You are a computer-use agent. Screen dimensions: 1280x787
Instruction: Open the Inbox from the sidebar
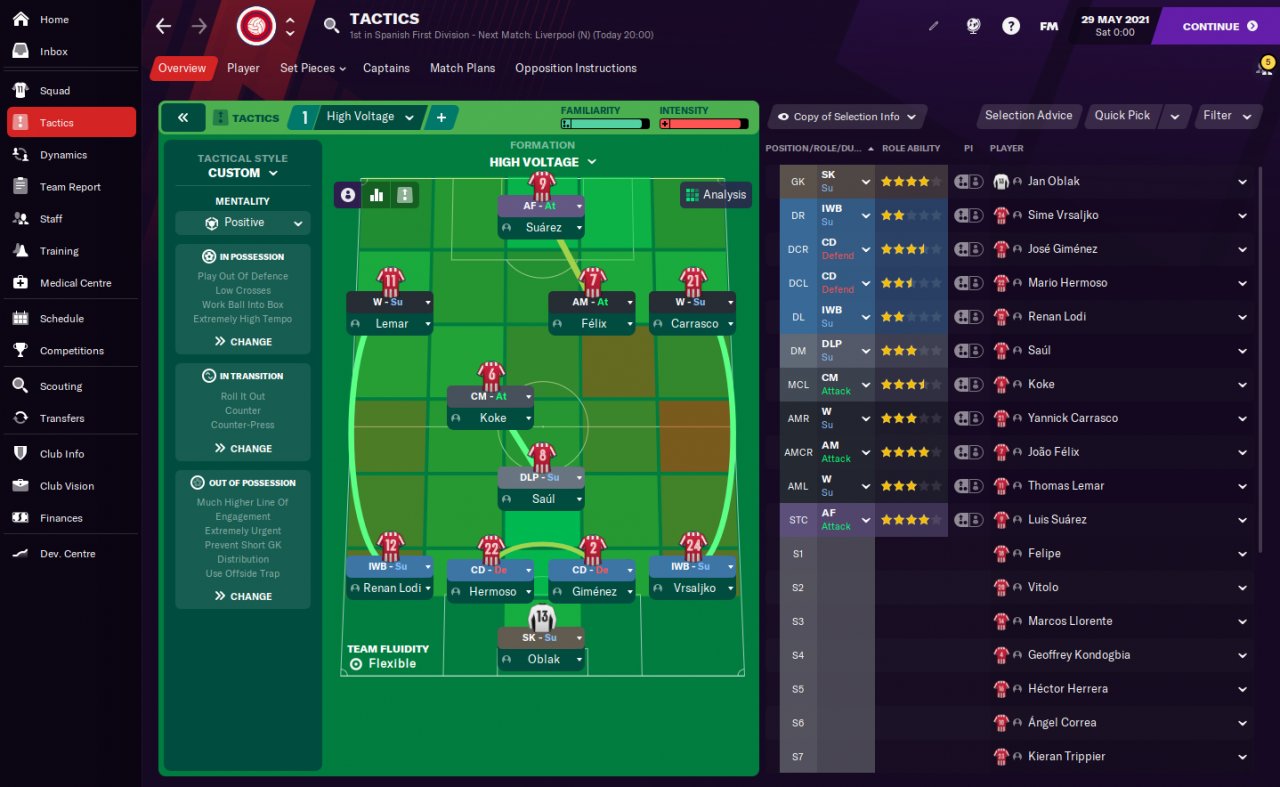54,51
